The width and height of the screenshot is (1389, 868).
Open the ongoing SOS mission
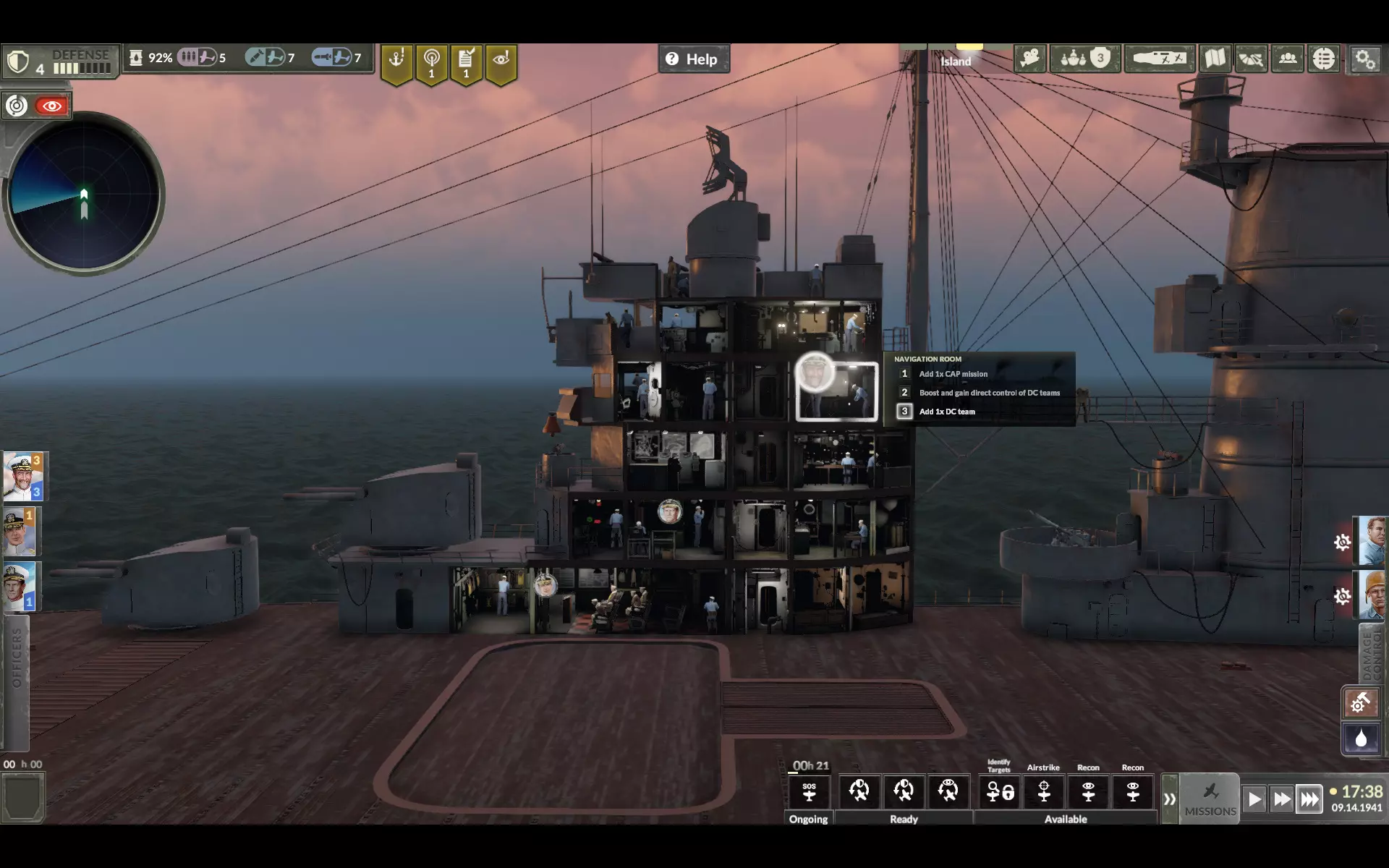[x=809, y=791]
